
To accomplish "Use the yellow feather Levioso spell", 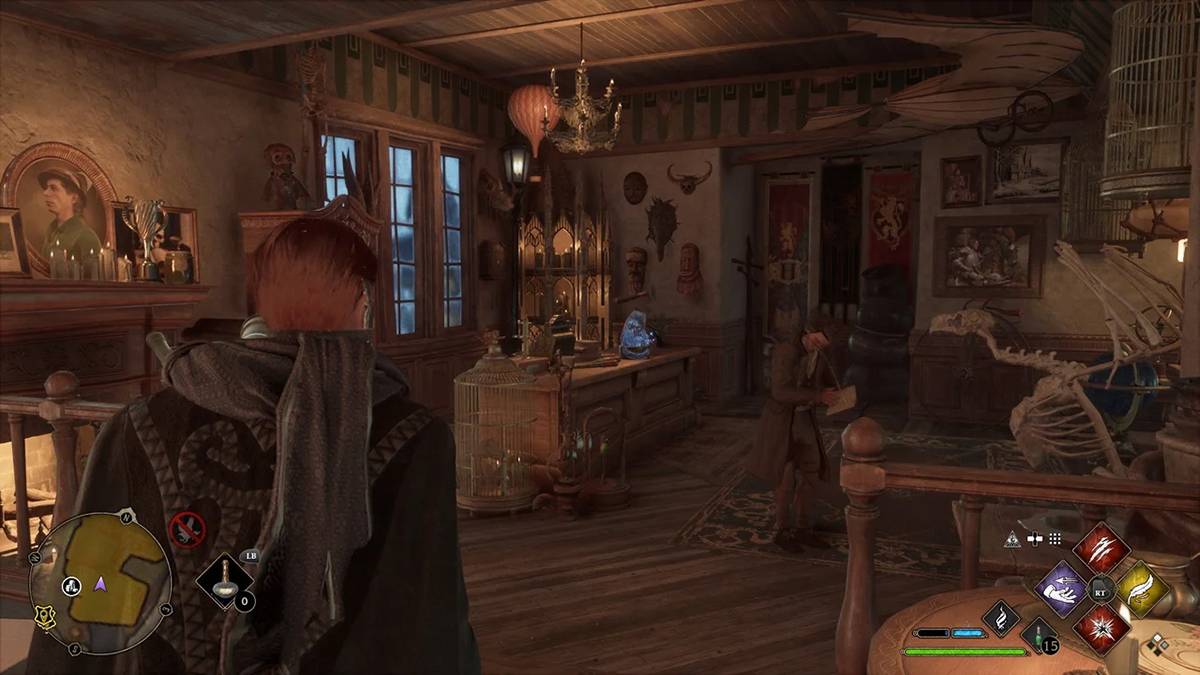I will tap(1143, 590).
